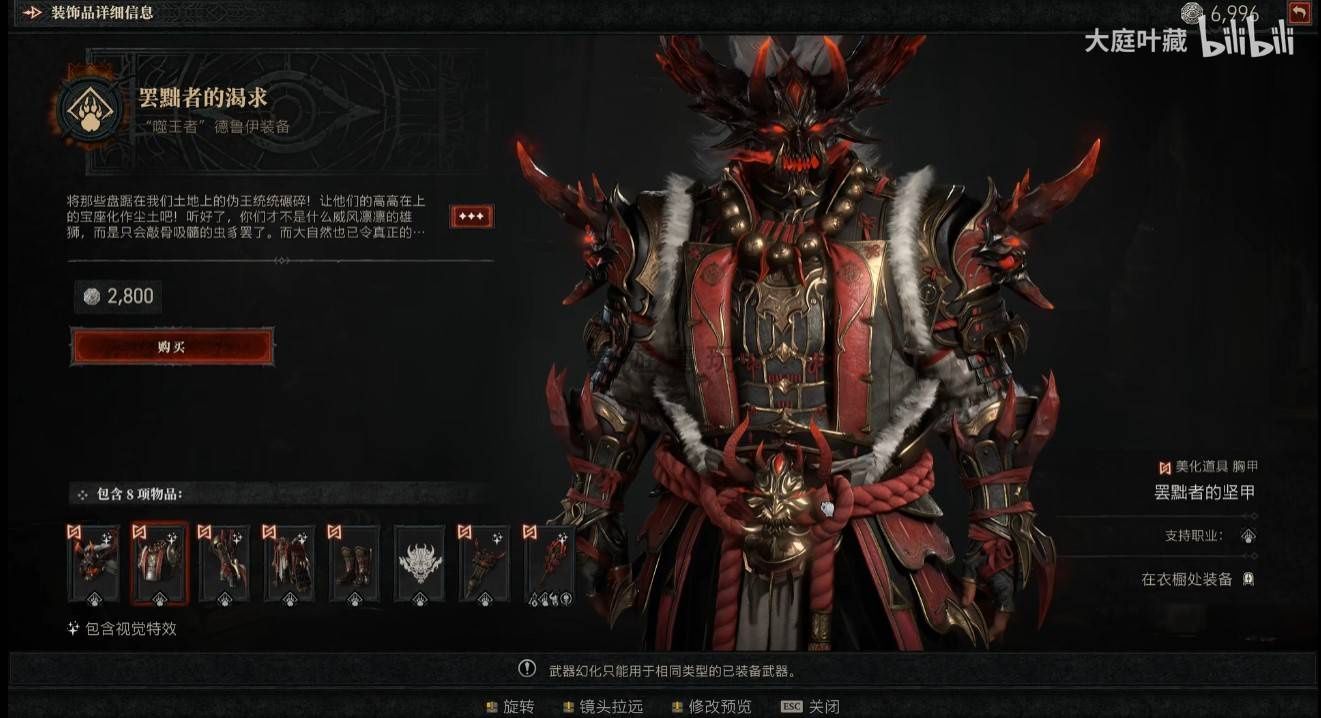Choose the white demon mask emblem item
Viewport: 1321px width, 718px height.
coord(420,565)
